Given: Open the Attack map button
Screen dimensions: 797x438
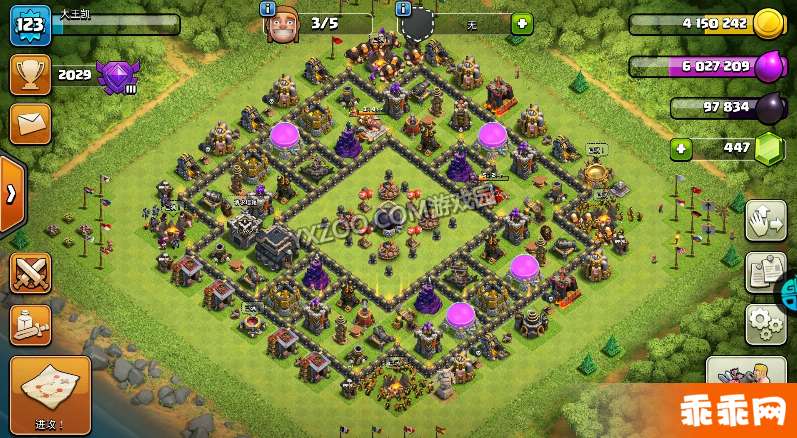Looking at the screenshot, I should point(50,395).
